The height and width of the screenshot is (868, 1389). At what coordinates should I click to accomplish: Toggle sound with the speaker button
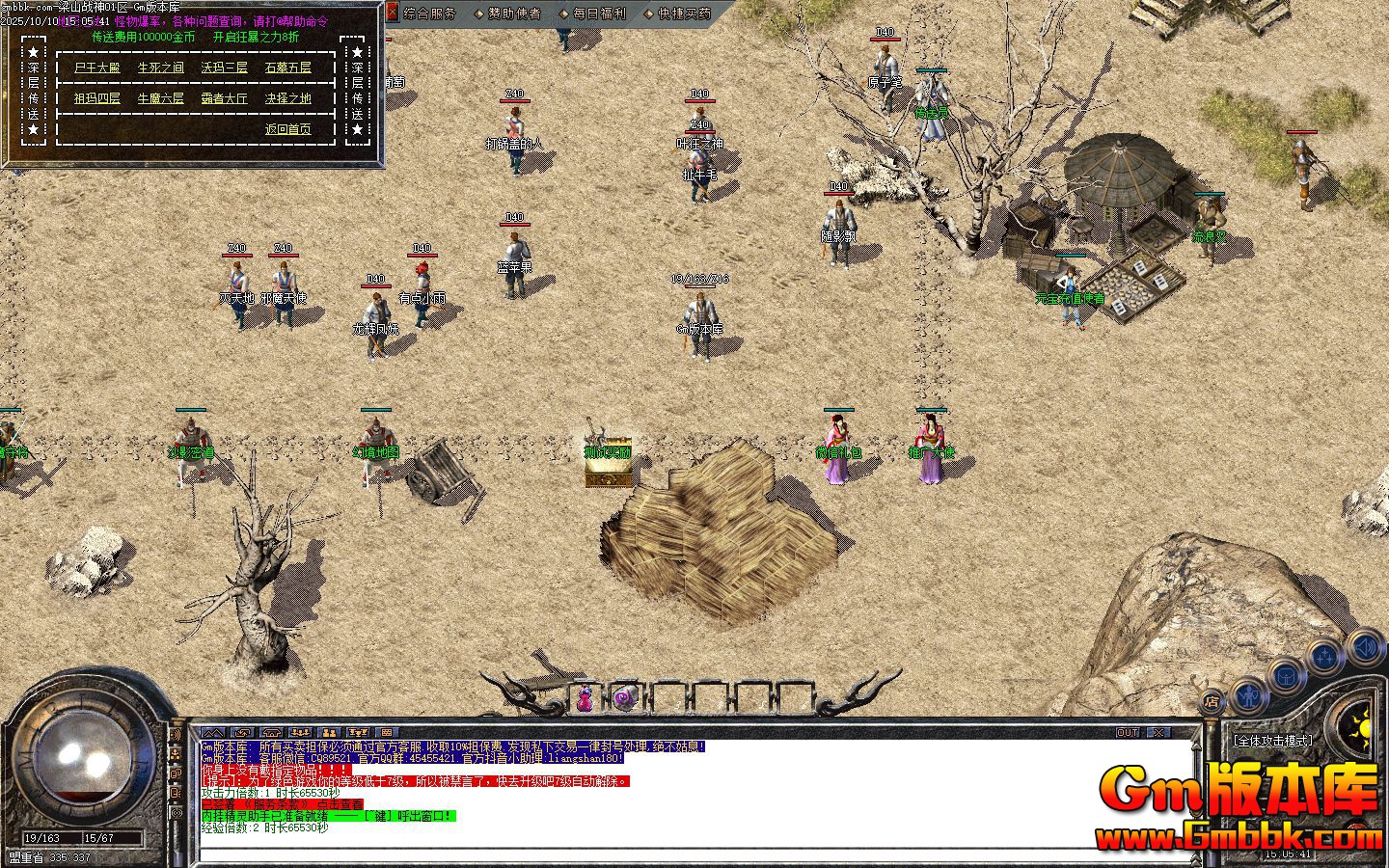[1366, 646]
